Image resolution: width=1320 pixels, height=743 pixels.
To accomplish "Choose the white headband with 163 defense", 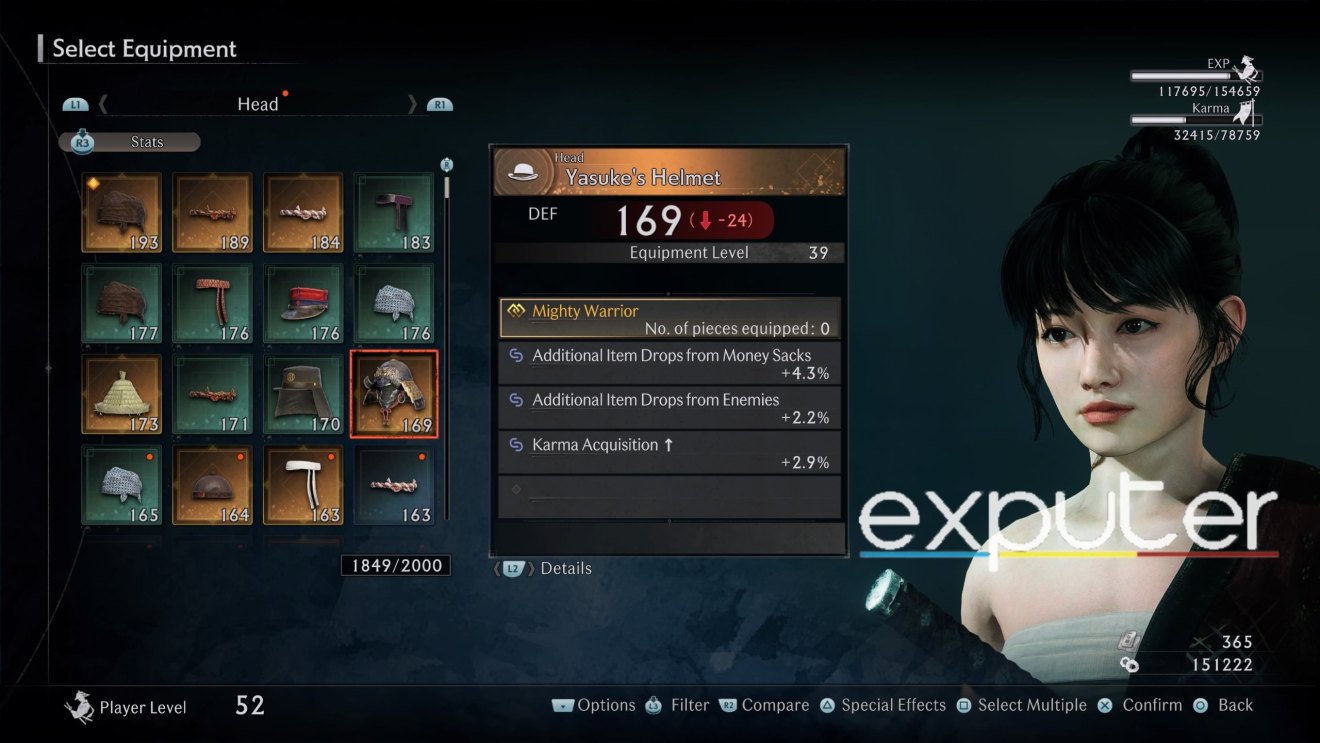I will [303, 485].
